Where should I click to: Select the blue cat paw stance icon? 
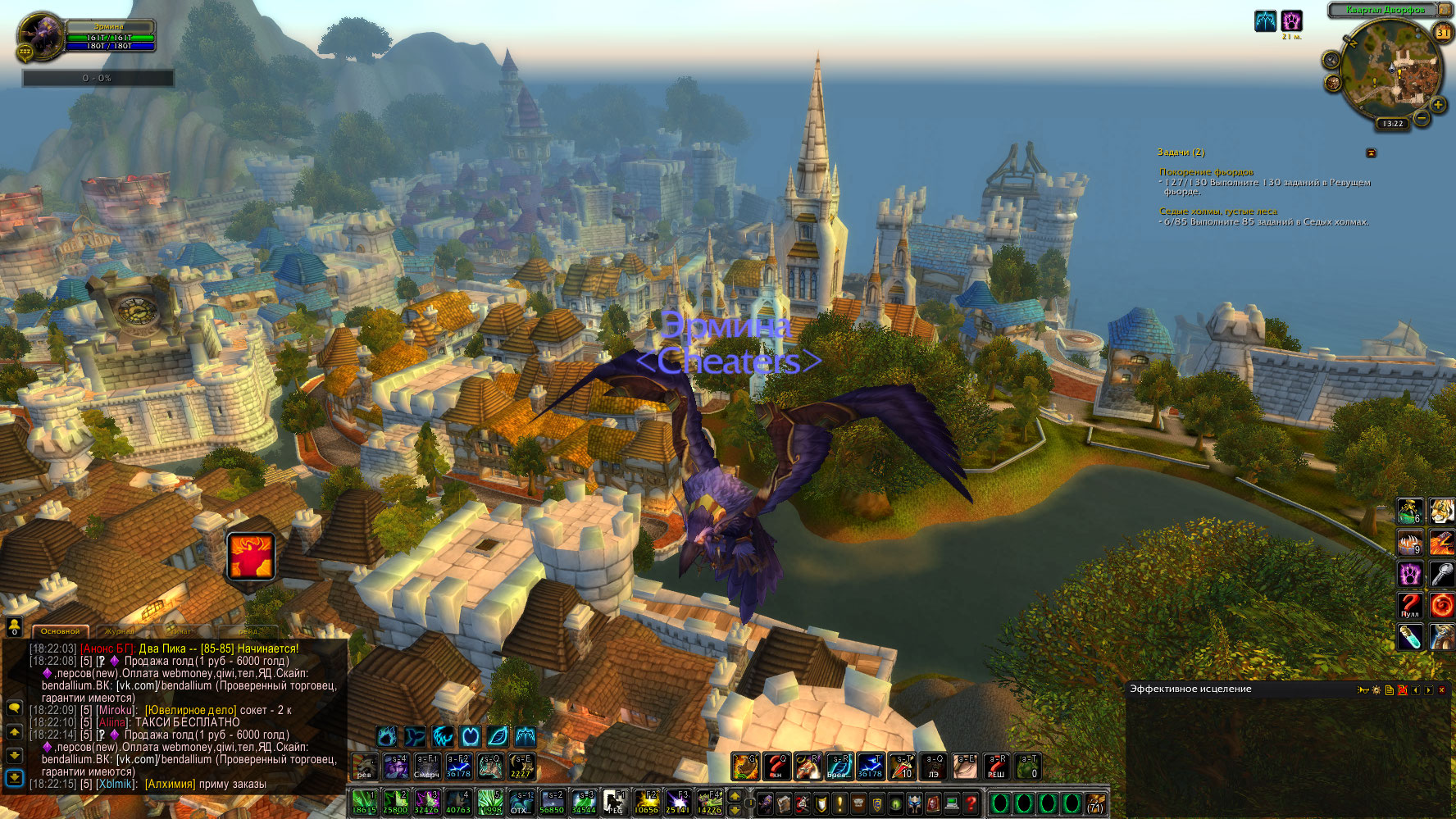pos(386,736)
